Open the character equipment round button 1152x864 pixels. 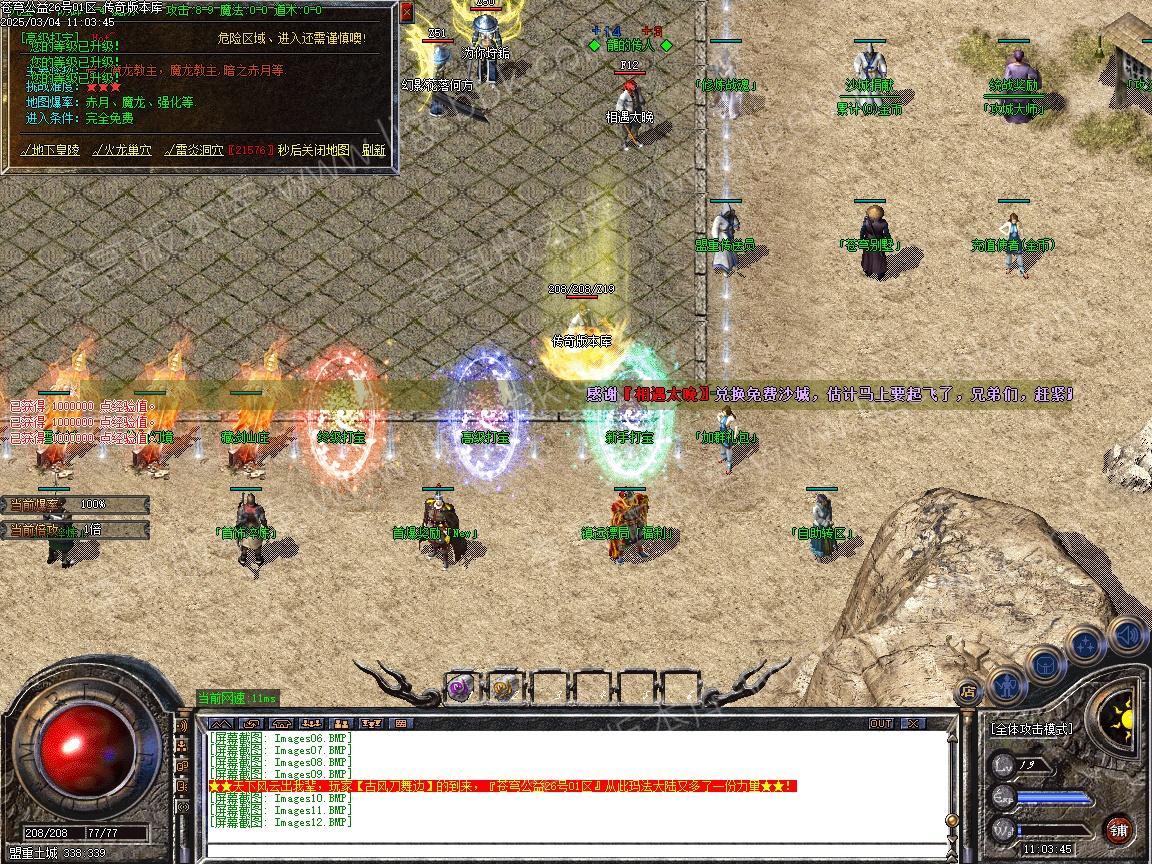pos(1007,686)
